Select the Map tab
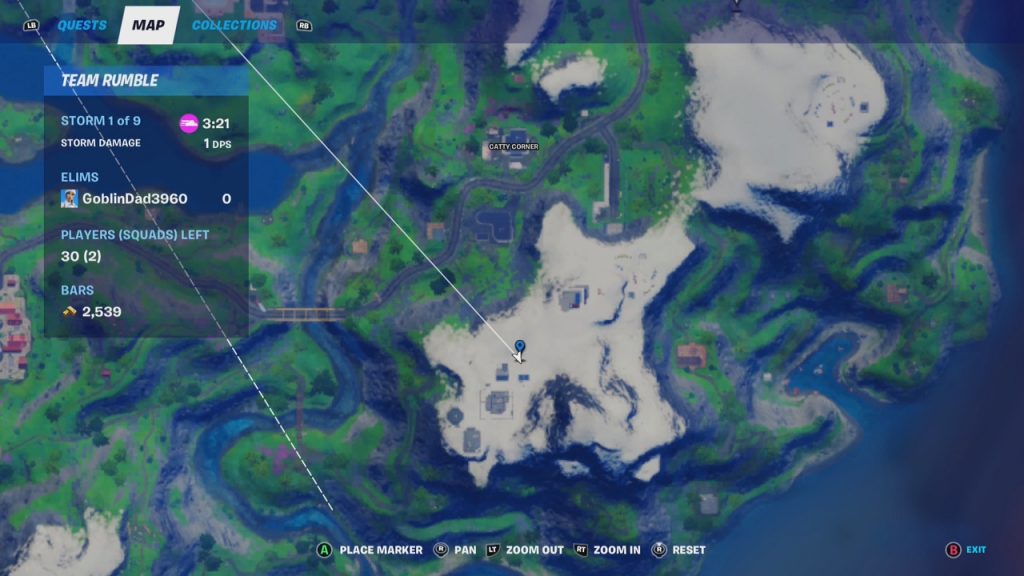 [x=148, y=25]
